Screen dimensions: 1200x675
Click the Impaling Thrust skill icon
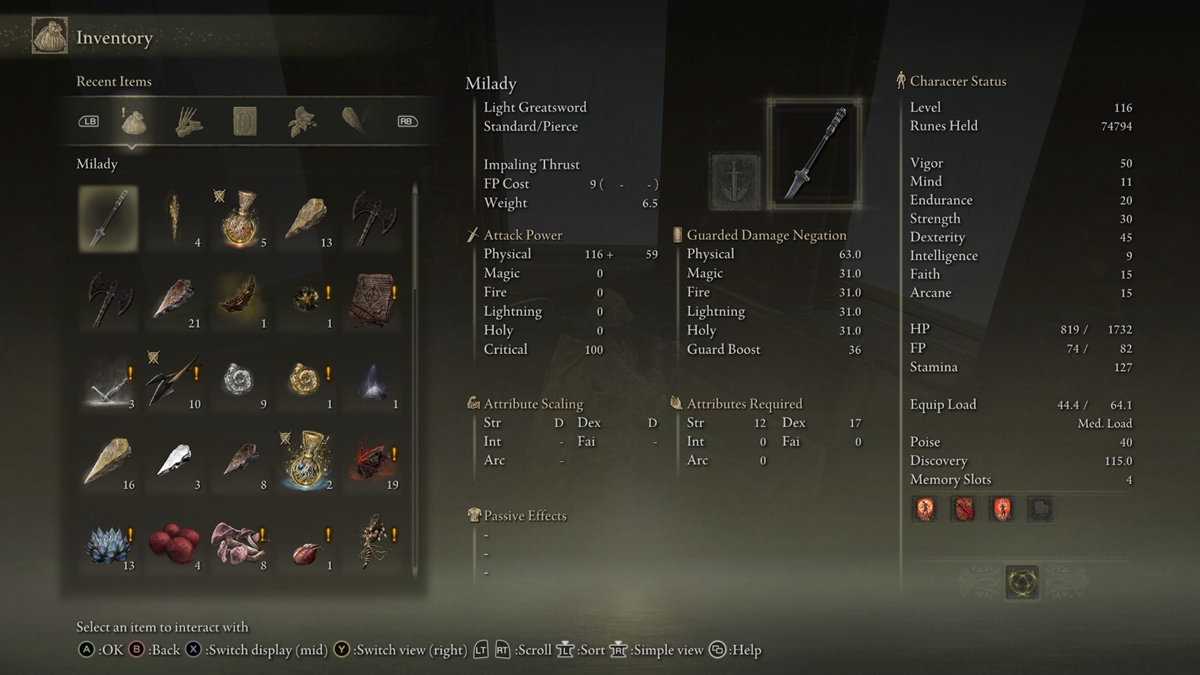735,180
